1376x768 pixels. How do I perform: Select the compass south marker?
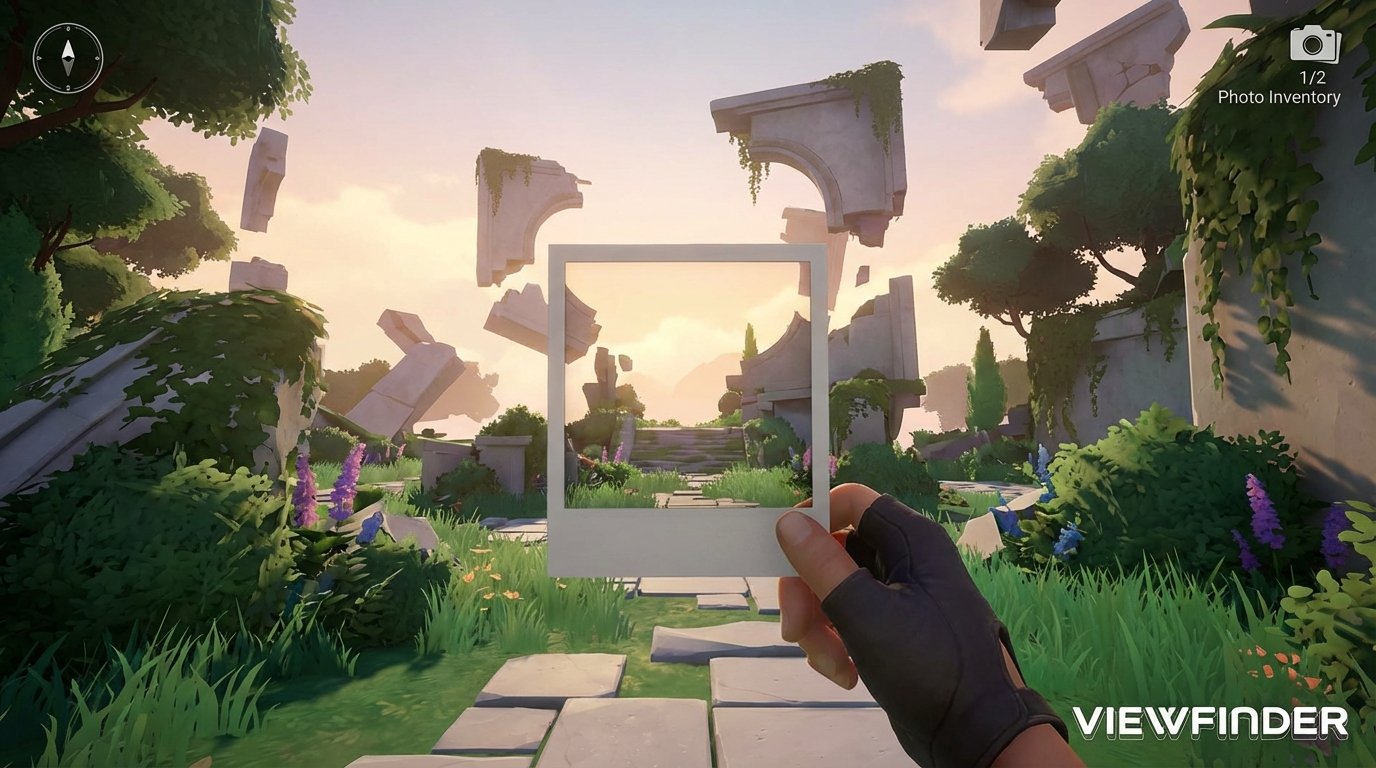[x=68, y=87]
